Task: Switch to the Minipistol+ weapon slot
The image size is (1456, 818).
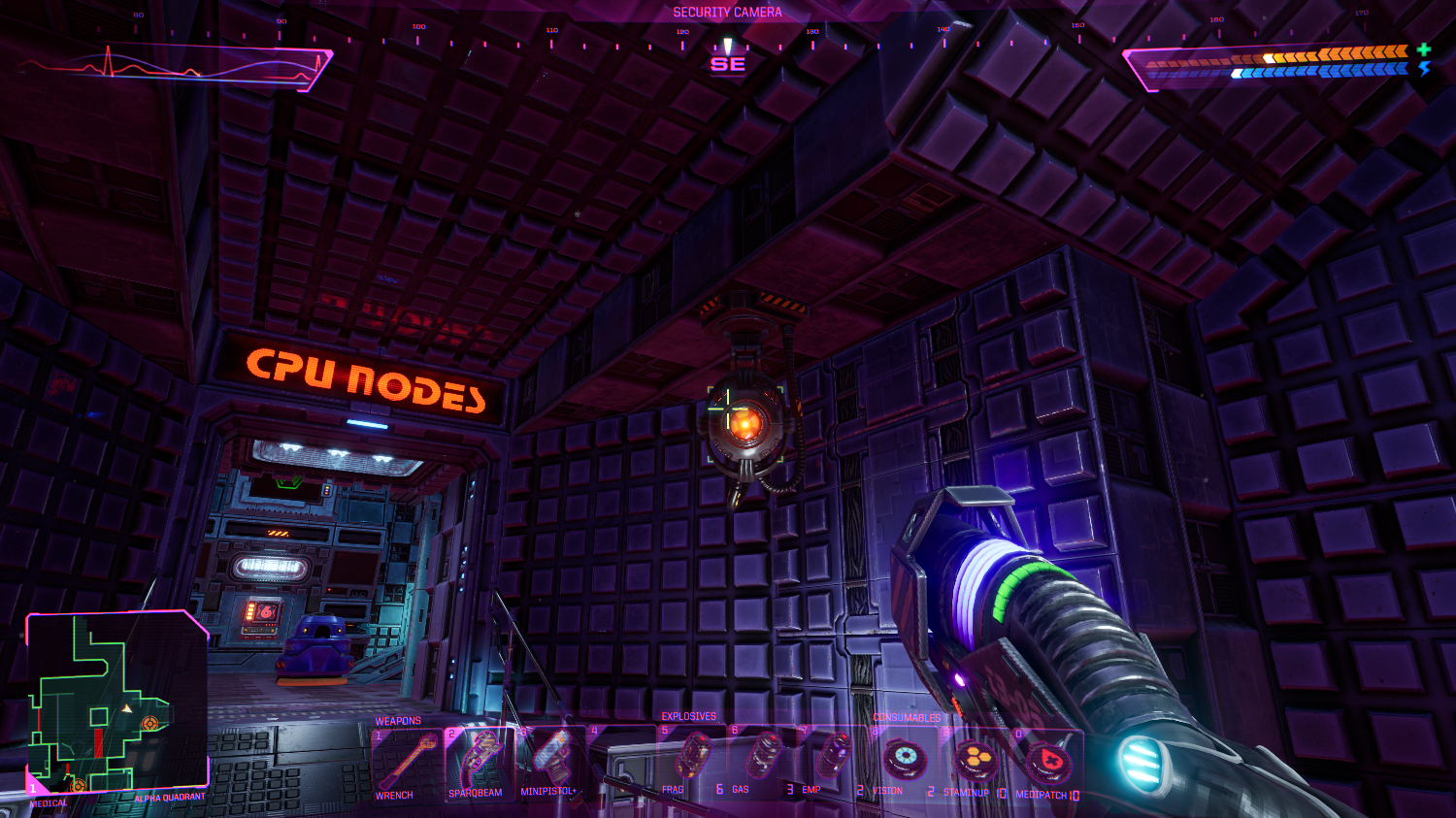Action: pos(550,760)
